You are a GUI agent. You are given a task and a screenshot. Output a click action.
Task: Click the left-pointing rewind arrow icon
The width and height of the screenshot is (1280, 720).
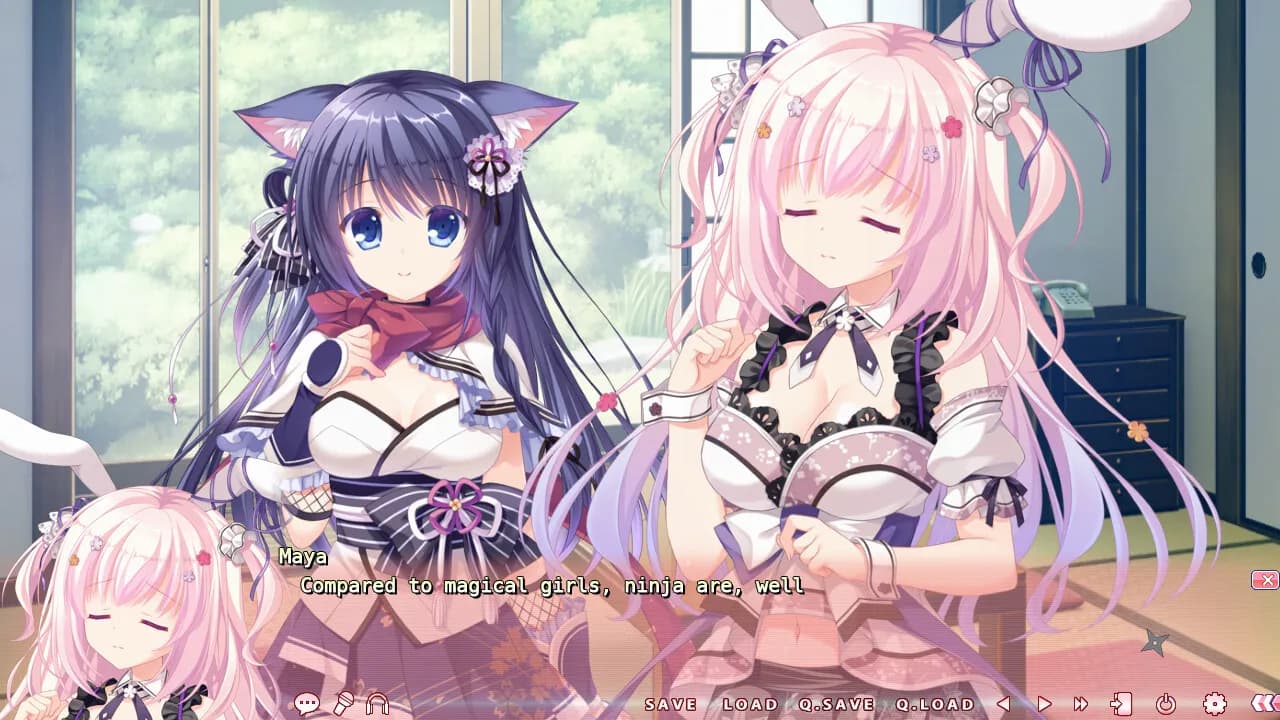[x=1003, y=703]
